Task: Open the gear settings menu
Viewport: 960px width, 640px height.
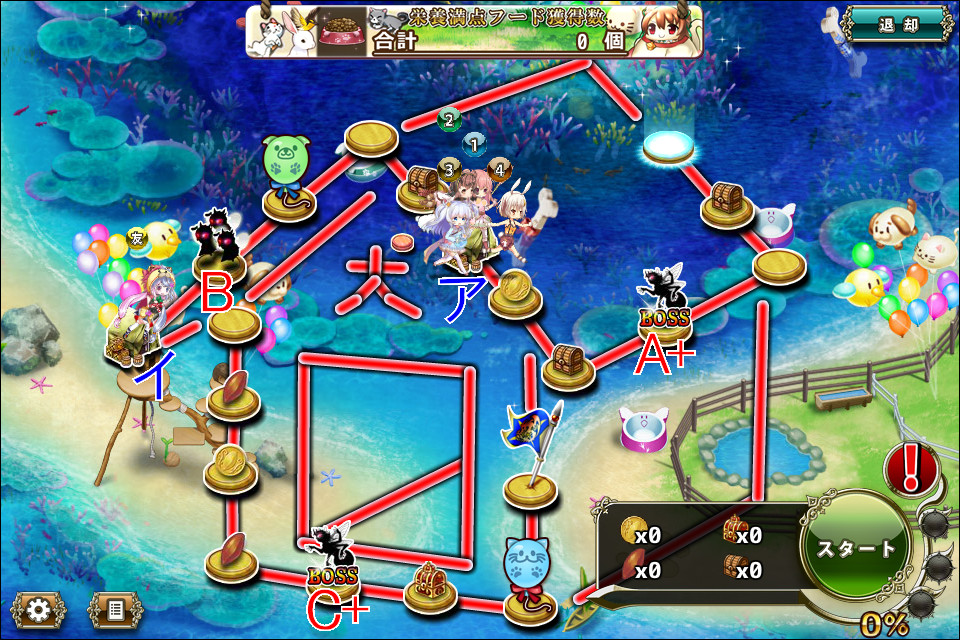Action: pos(39,609)
